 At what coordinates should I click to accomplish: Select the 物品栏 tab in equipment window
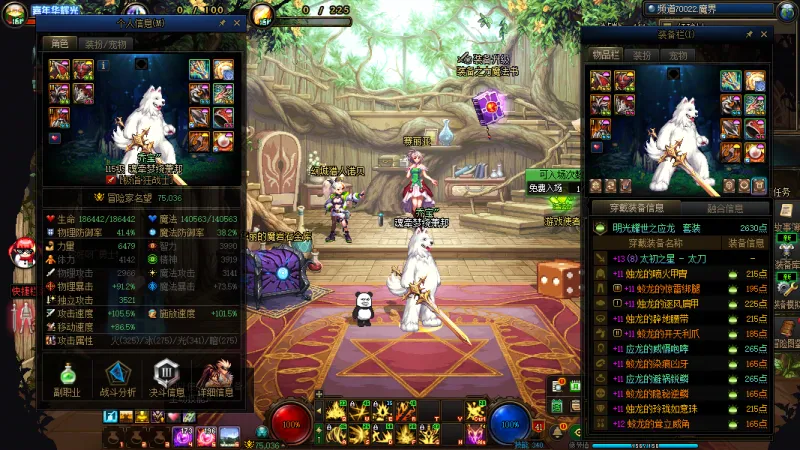(x=607, y=55)
